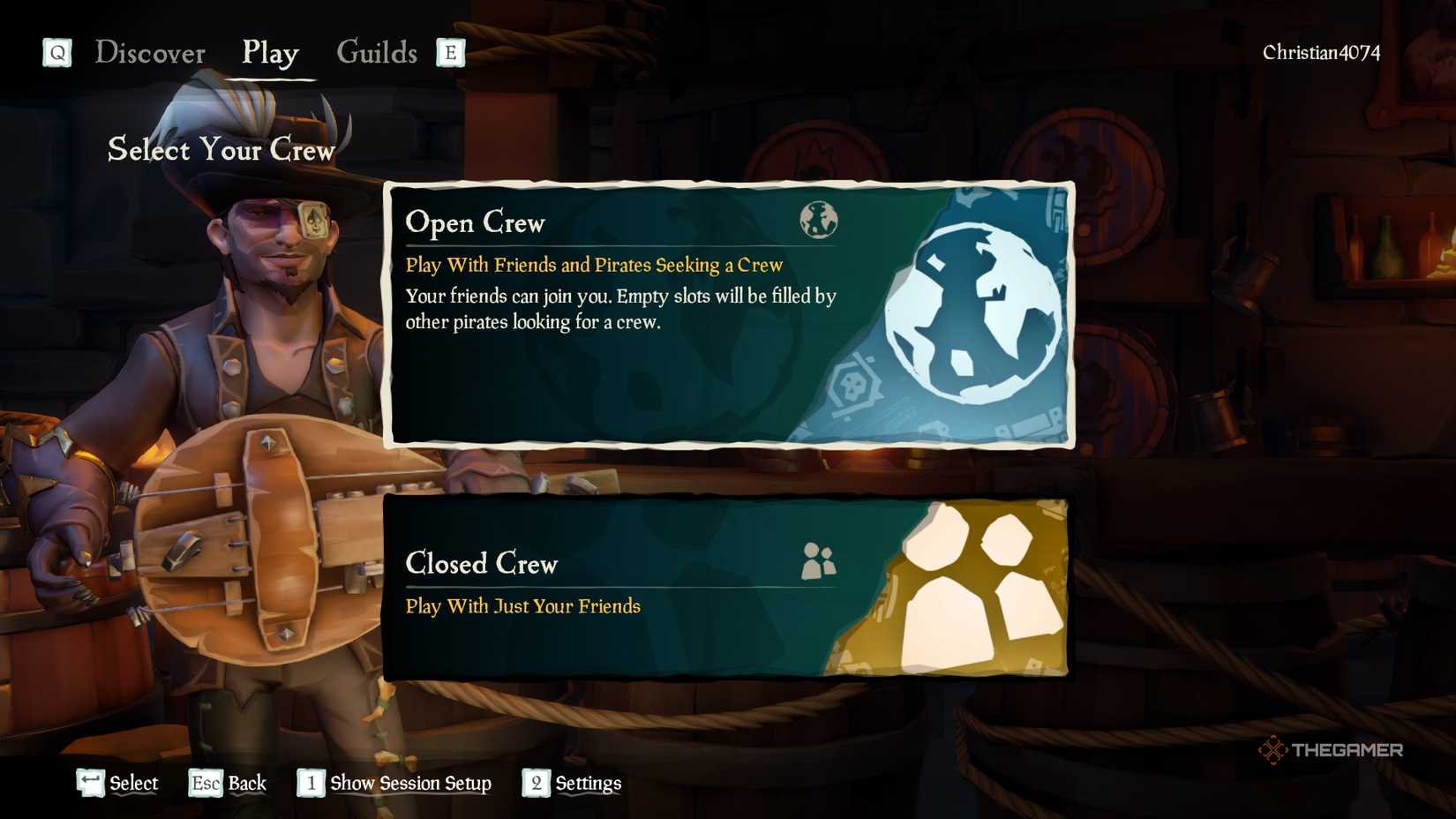The height and width of the screenshot is (819, 1456).
Task: Select the currently active Play tab
Action: click(x=269, y=54)
